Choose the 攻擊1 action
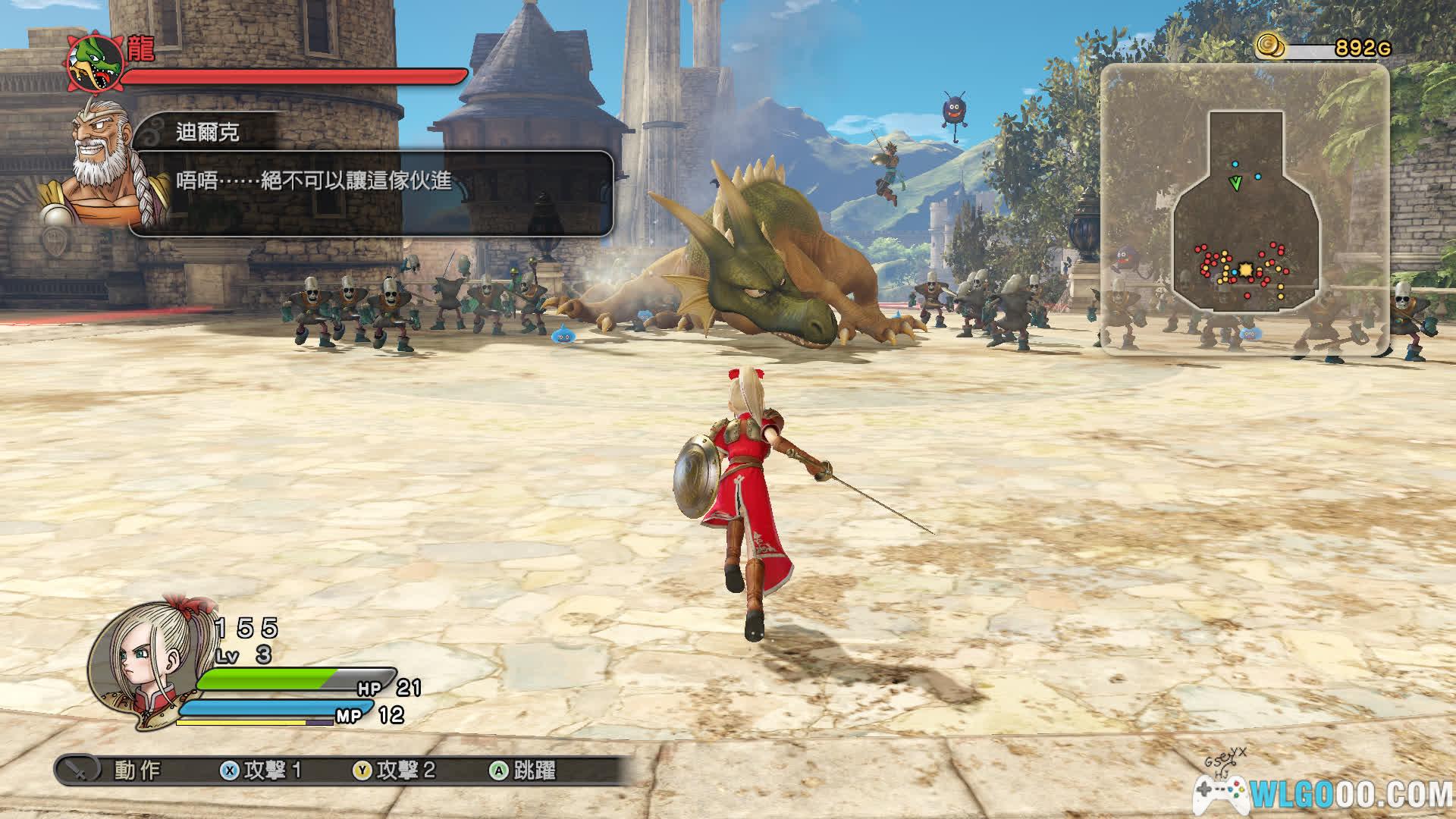The height and width of the screenshot is (819, 1456). [262, 770]
